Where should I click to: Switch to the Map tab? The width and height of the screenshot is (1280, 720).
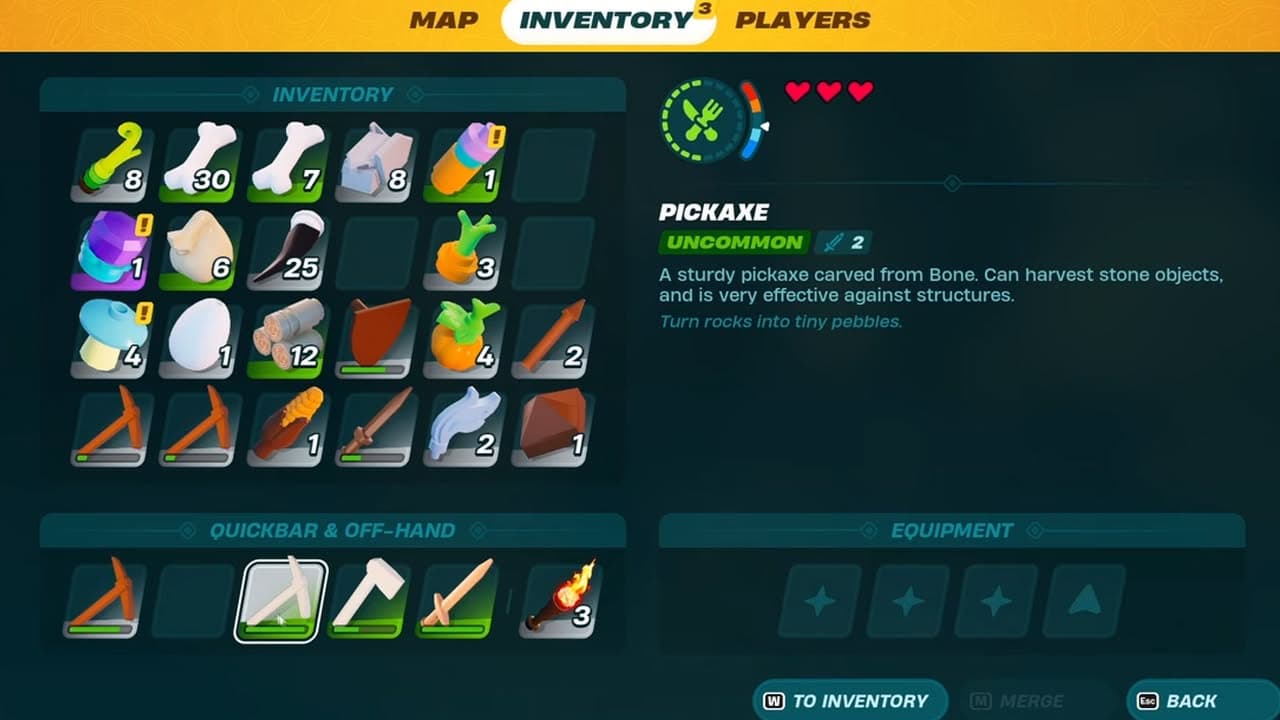tap(444, 20)
